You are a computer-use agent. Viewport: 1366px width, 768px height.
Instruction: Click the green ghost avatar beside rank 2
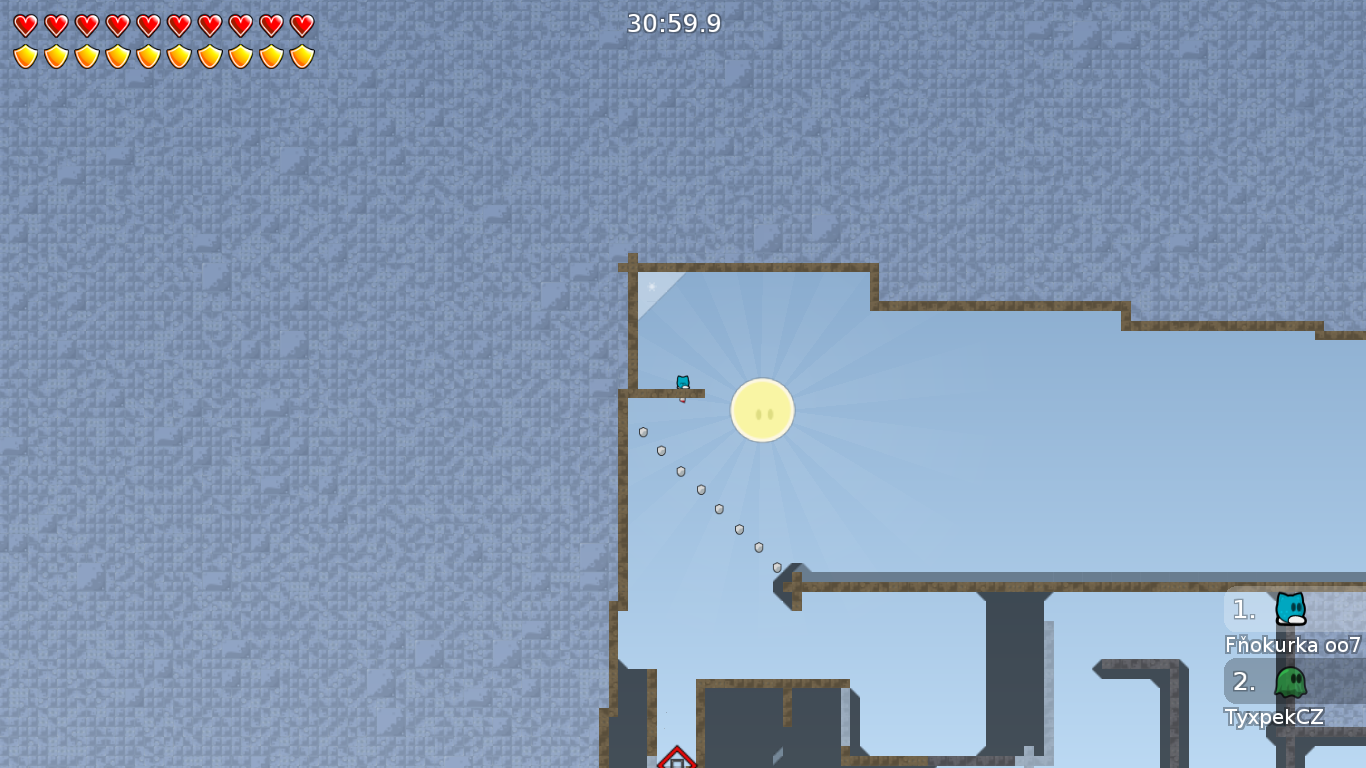click(1290, 682)
